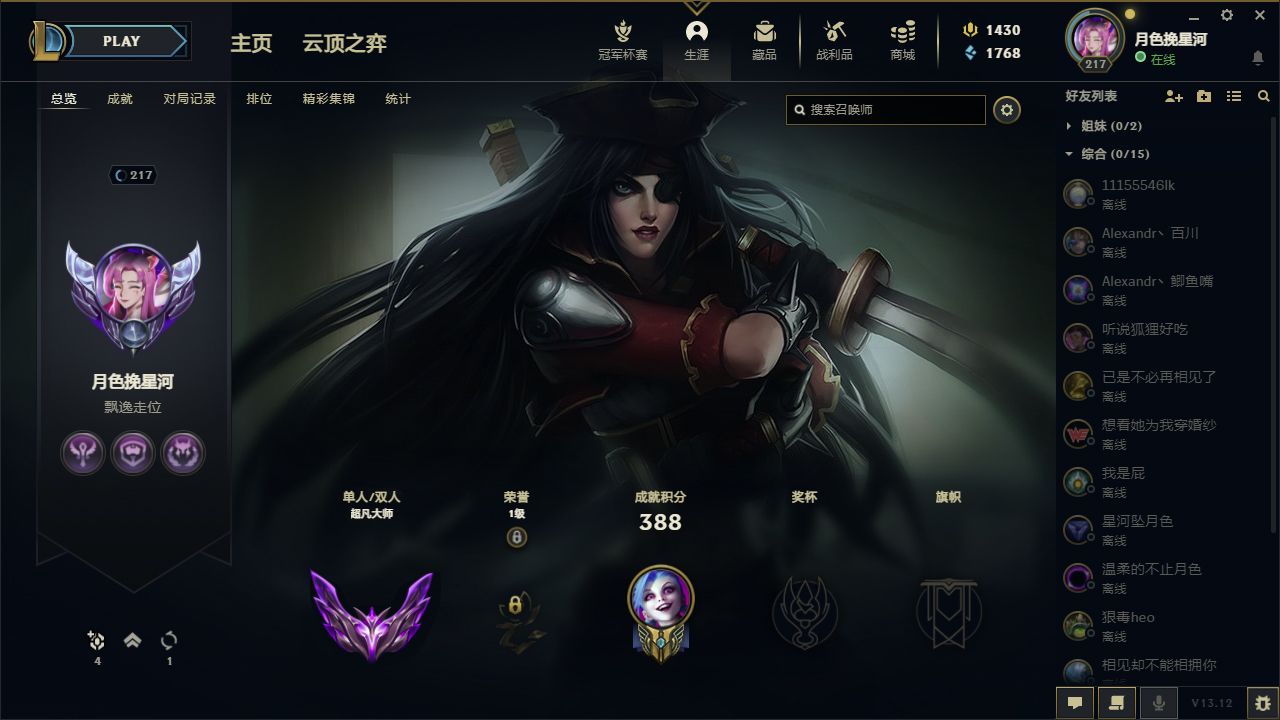Open the friend search icon in friends panel
1280x720 pixels.
click(x=1263, y=96)
